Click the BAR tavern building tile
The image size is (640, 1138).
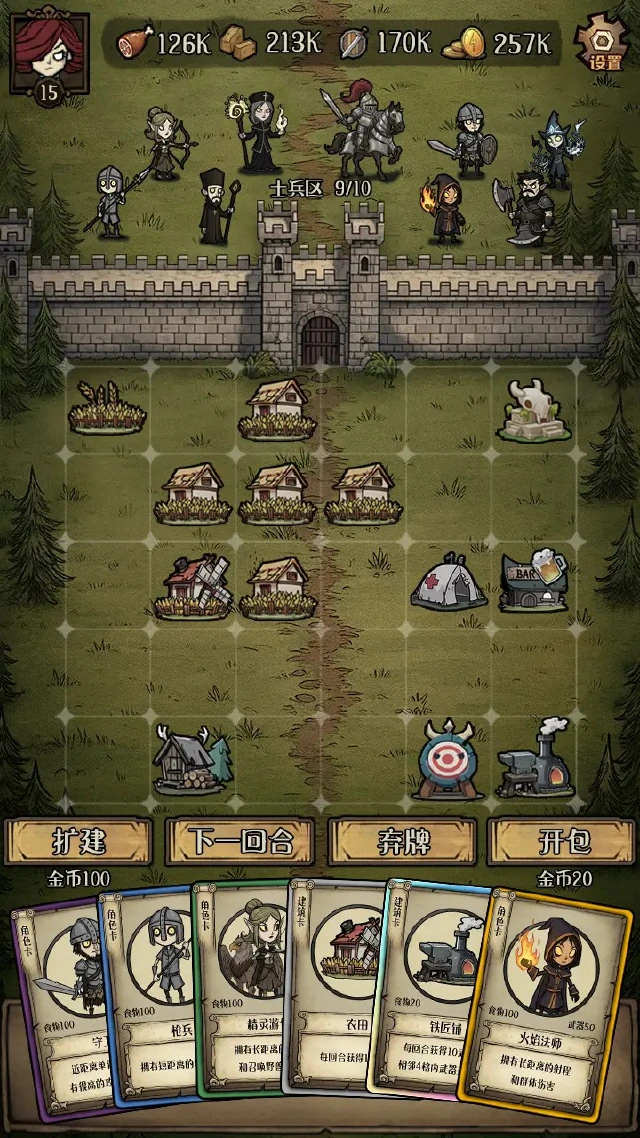[533, 580]
